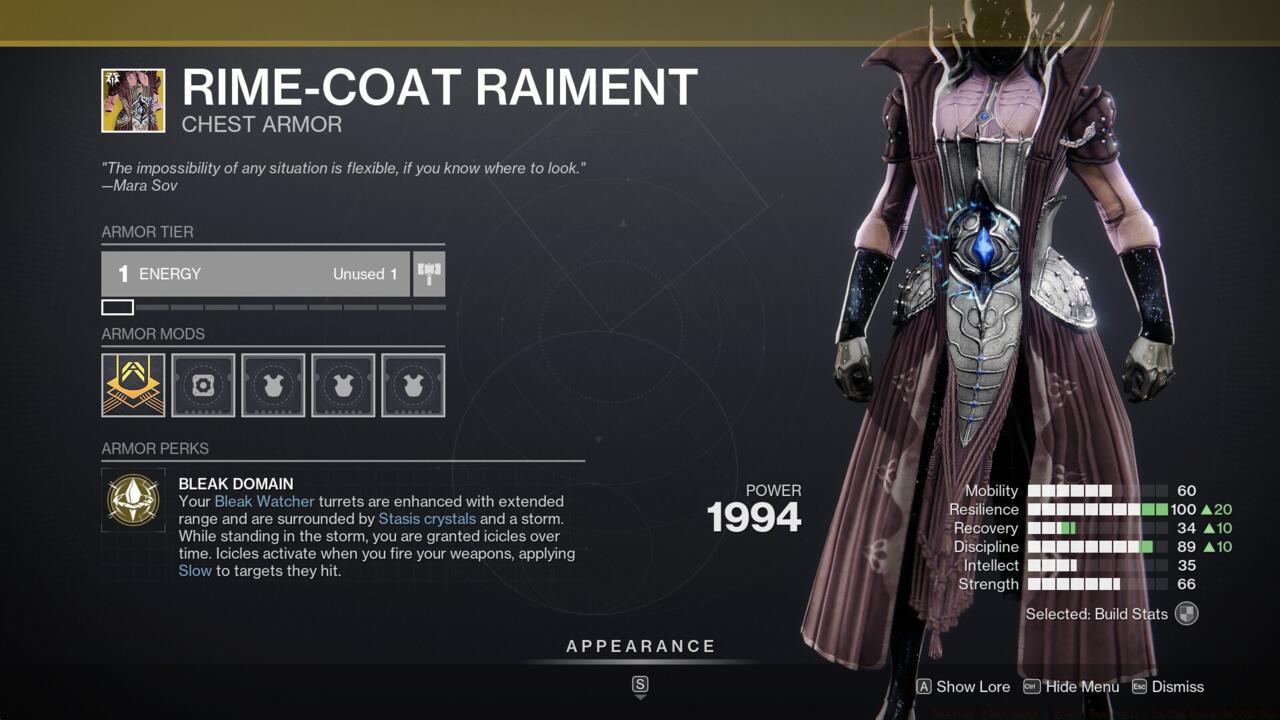Select the equipped general armor mod

click(133, 384)
